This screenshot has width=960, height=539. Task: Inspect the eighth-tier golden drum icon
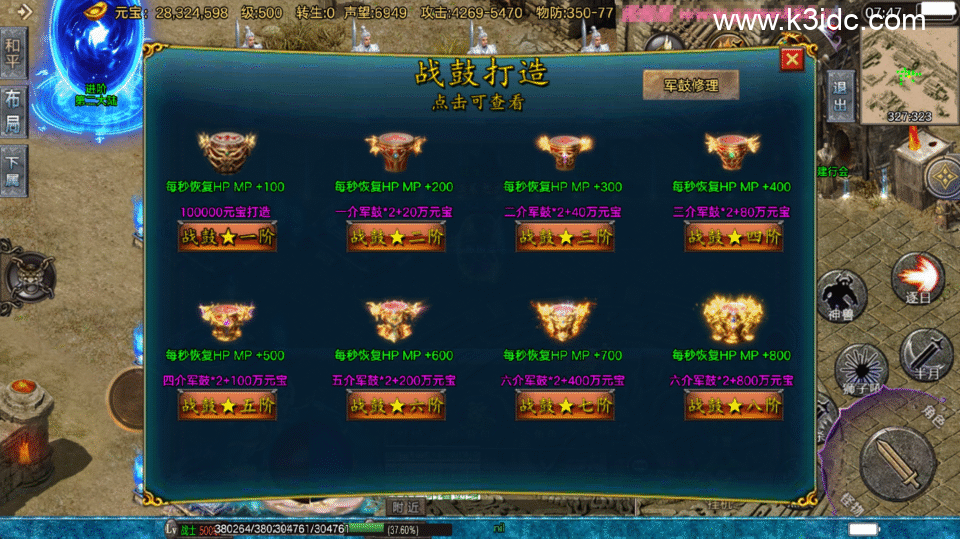pos(733,319)
